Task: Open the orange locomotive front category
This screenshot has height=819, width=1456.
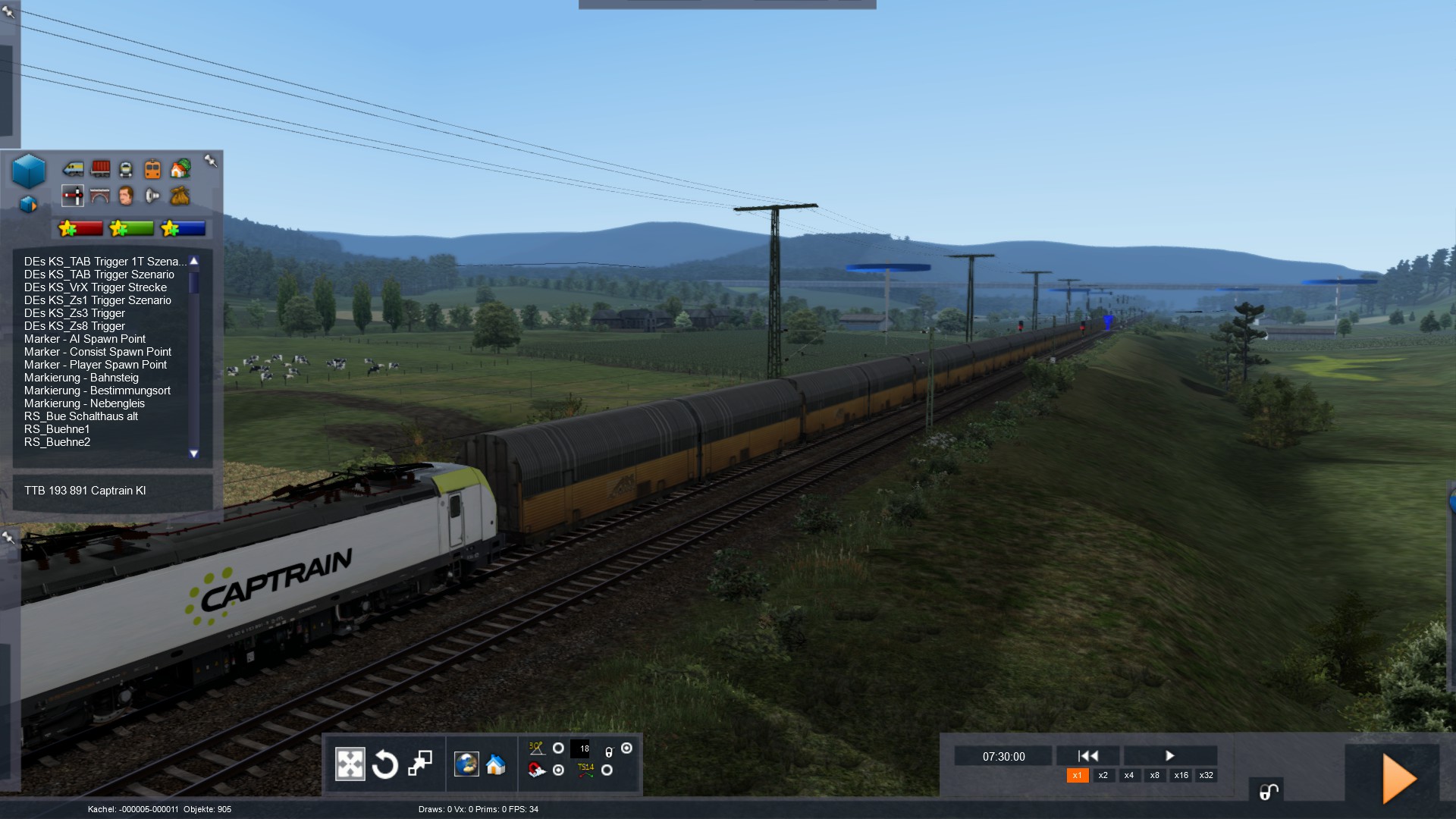Action: 152,168
